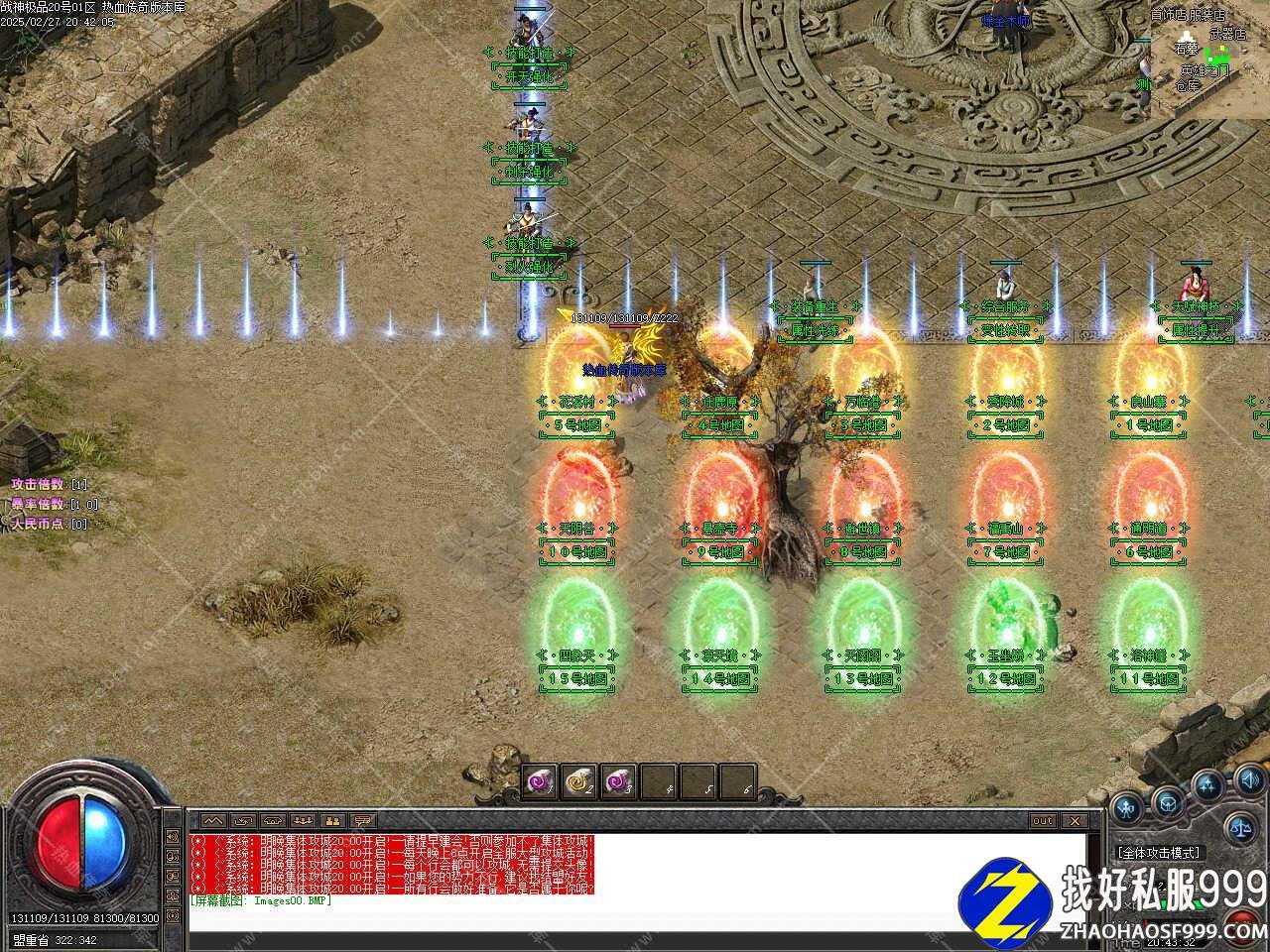Select the two-people group chat tab

[x=332, y=821]
